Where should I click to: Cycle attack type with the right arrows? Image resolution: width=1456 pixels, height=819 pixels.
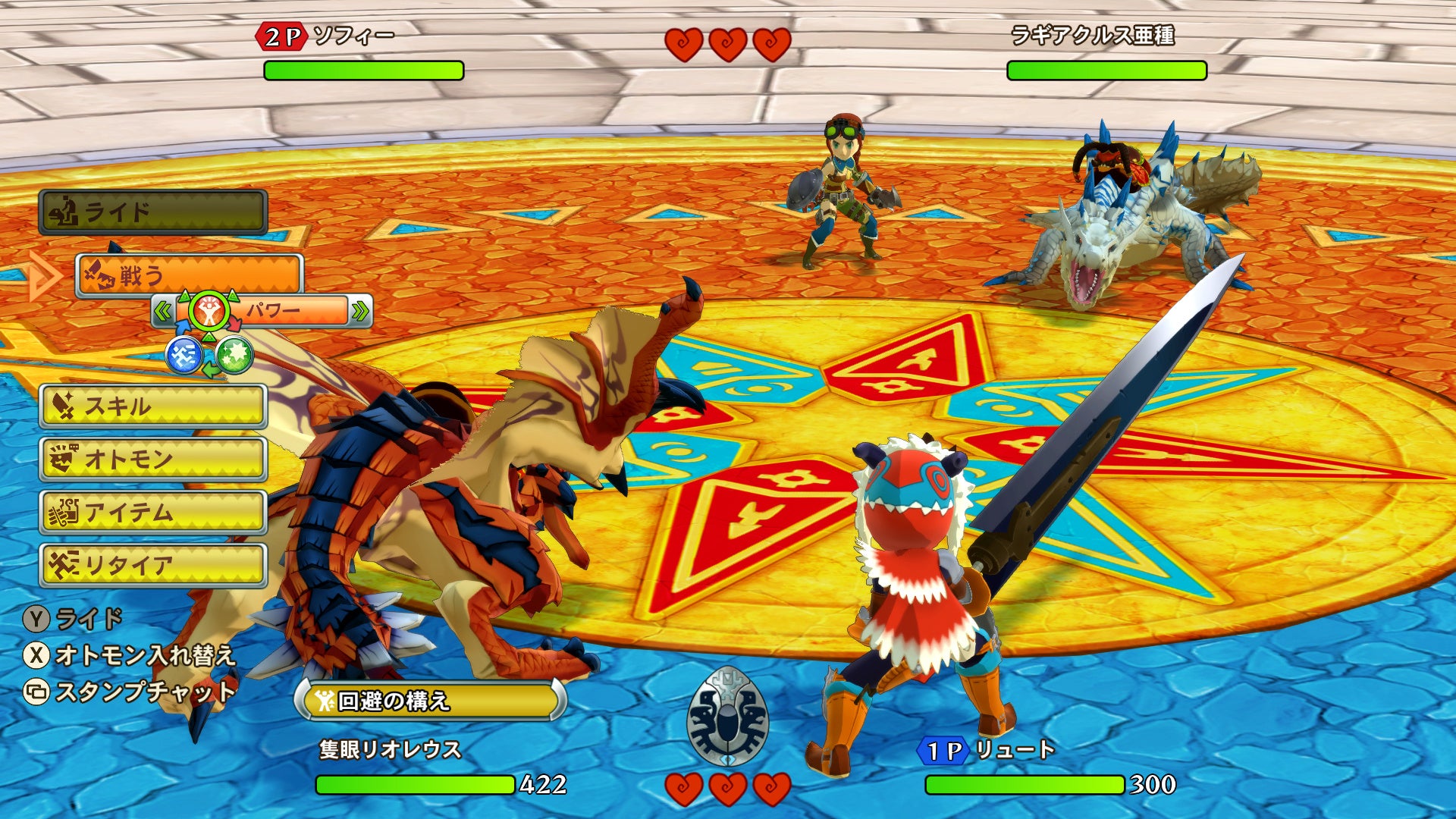[360, 311]
